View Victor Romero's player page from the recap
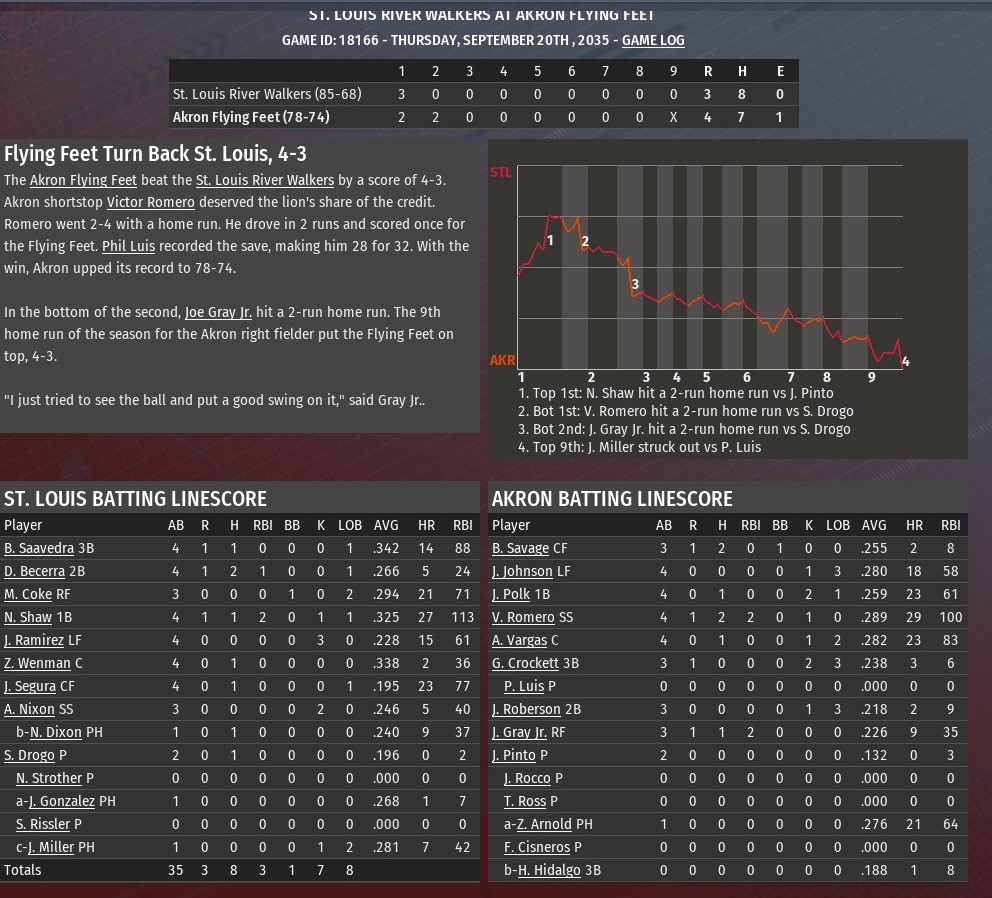992x898 pixels. (x=150, y=202)
